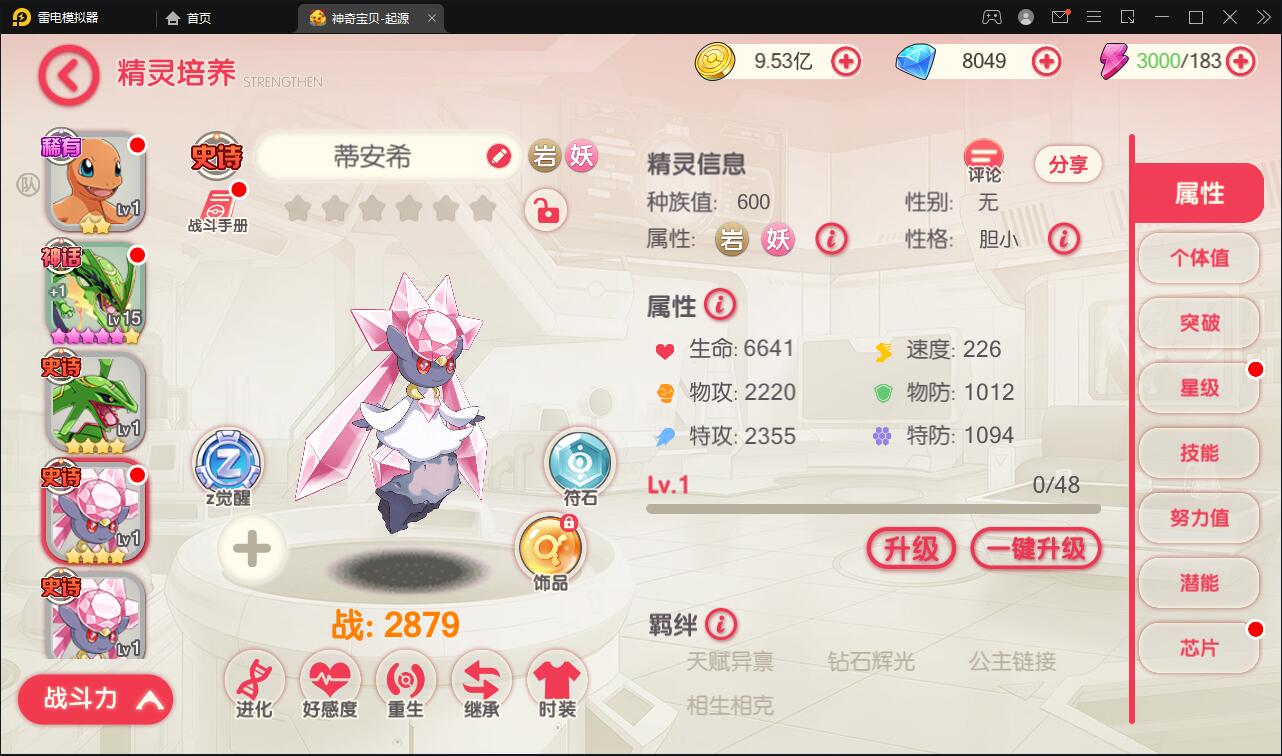
Task: Use the 一键升级 one-tap upgrade button
Action: point(1035,548)
